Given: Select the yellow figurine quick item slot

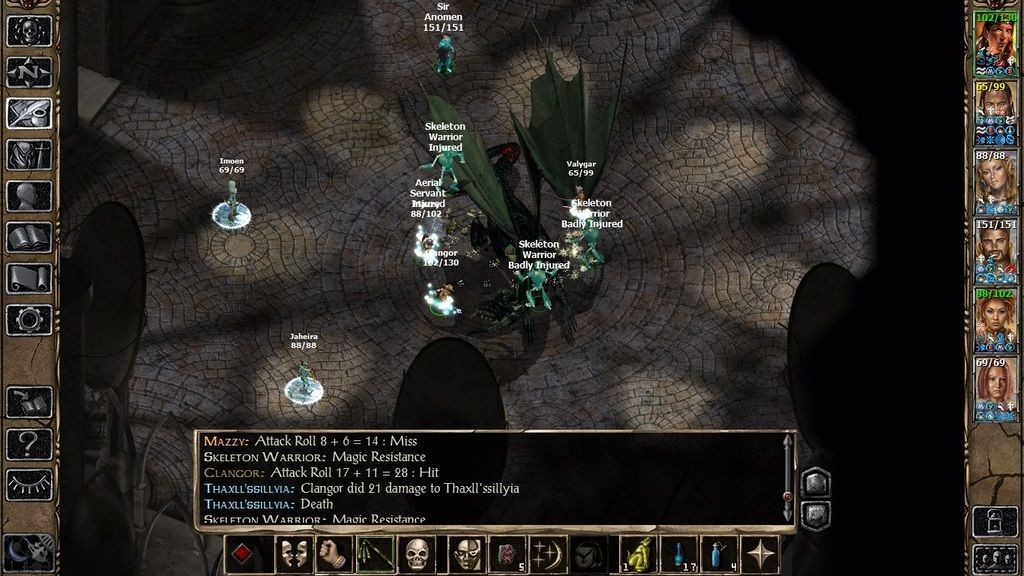Looking at the screenshot, I should point(638,554).
